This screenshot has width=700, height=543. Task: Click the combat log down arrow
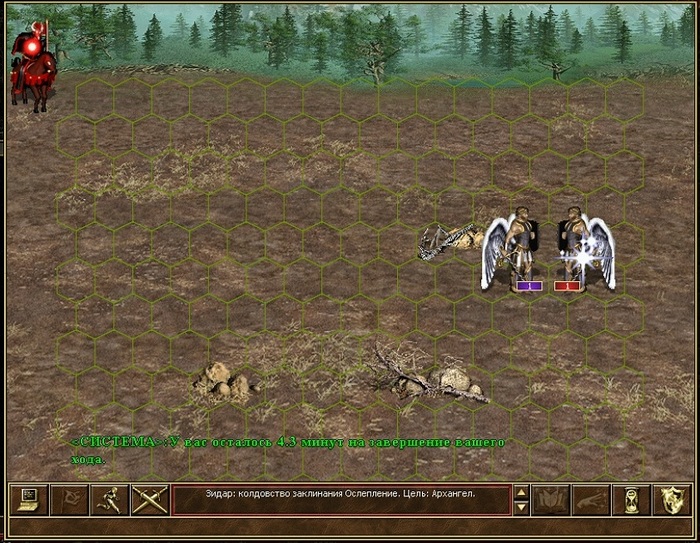(x=520, y=507)
